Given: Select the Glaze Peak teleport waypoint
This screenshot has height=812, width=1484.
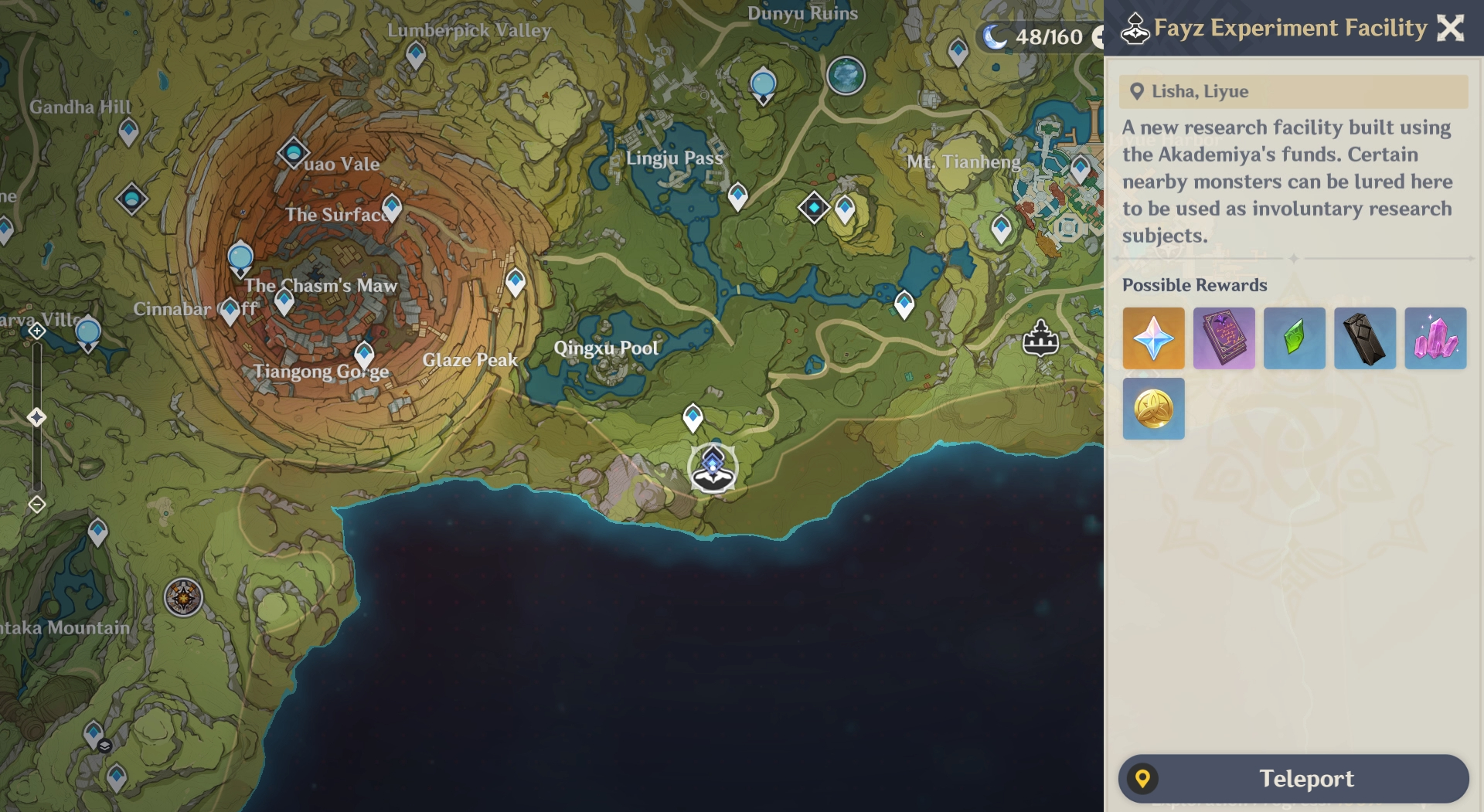Looking at the screenshot, I should [x=516, y=281].
